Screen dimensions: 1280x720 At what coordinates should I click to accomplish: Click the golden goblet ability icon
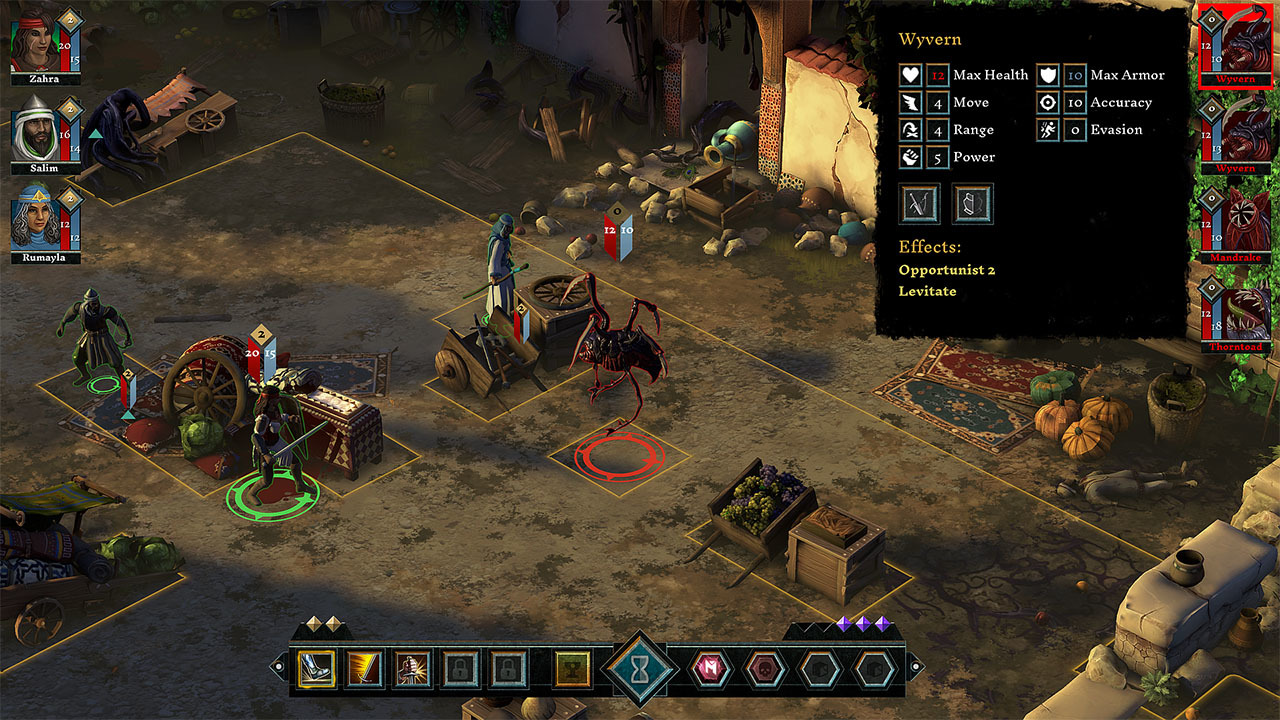571,670
